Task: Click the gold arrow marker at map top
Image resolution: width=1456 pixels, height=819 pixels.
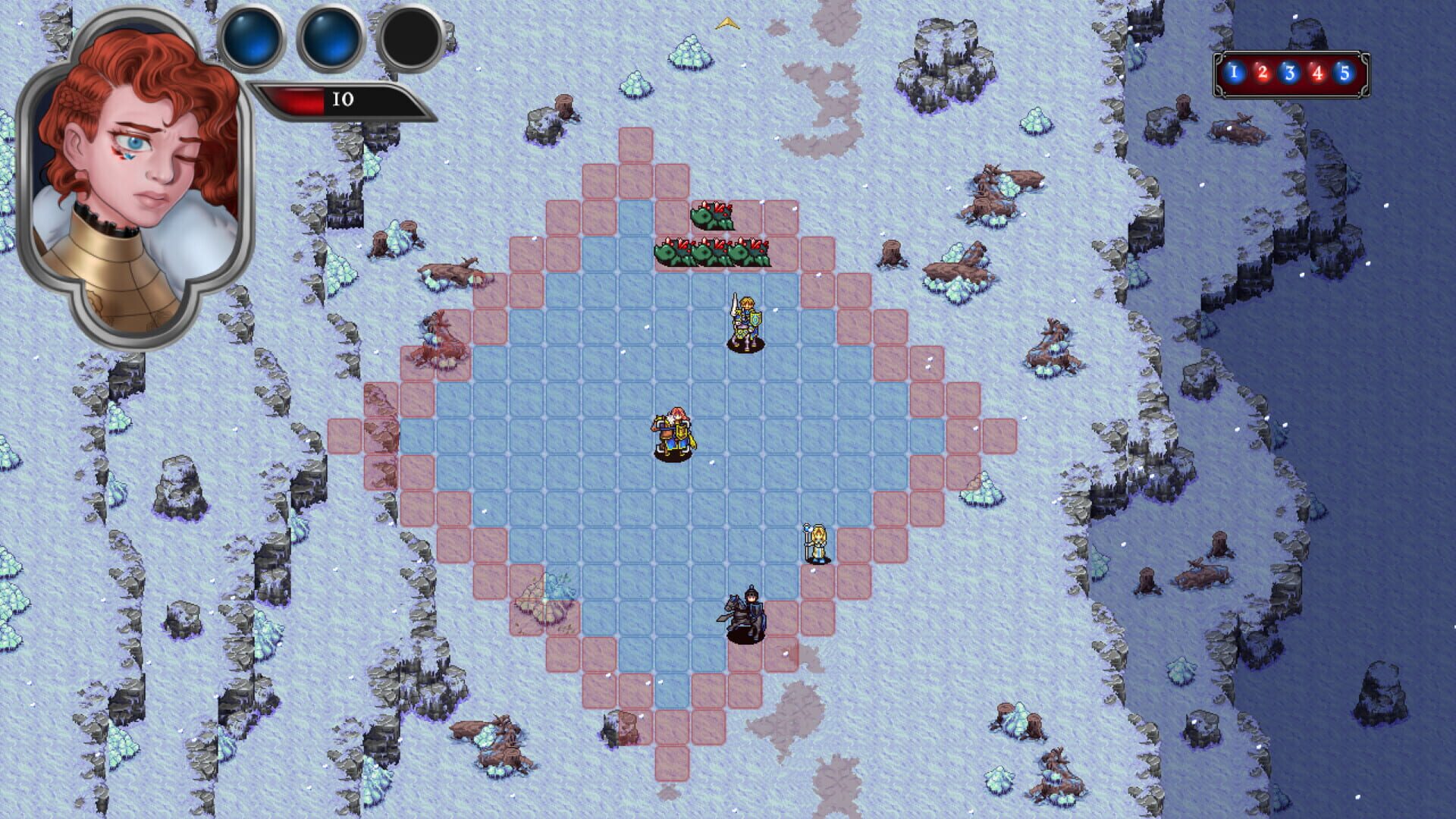Action: coord(729,23)
